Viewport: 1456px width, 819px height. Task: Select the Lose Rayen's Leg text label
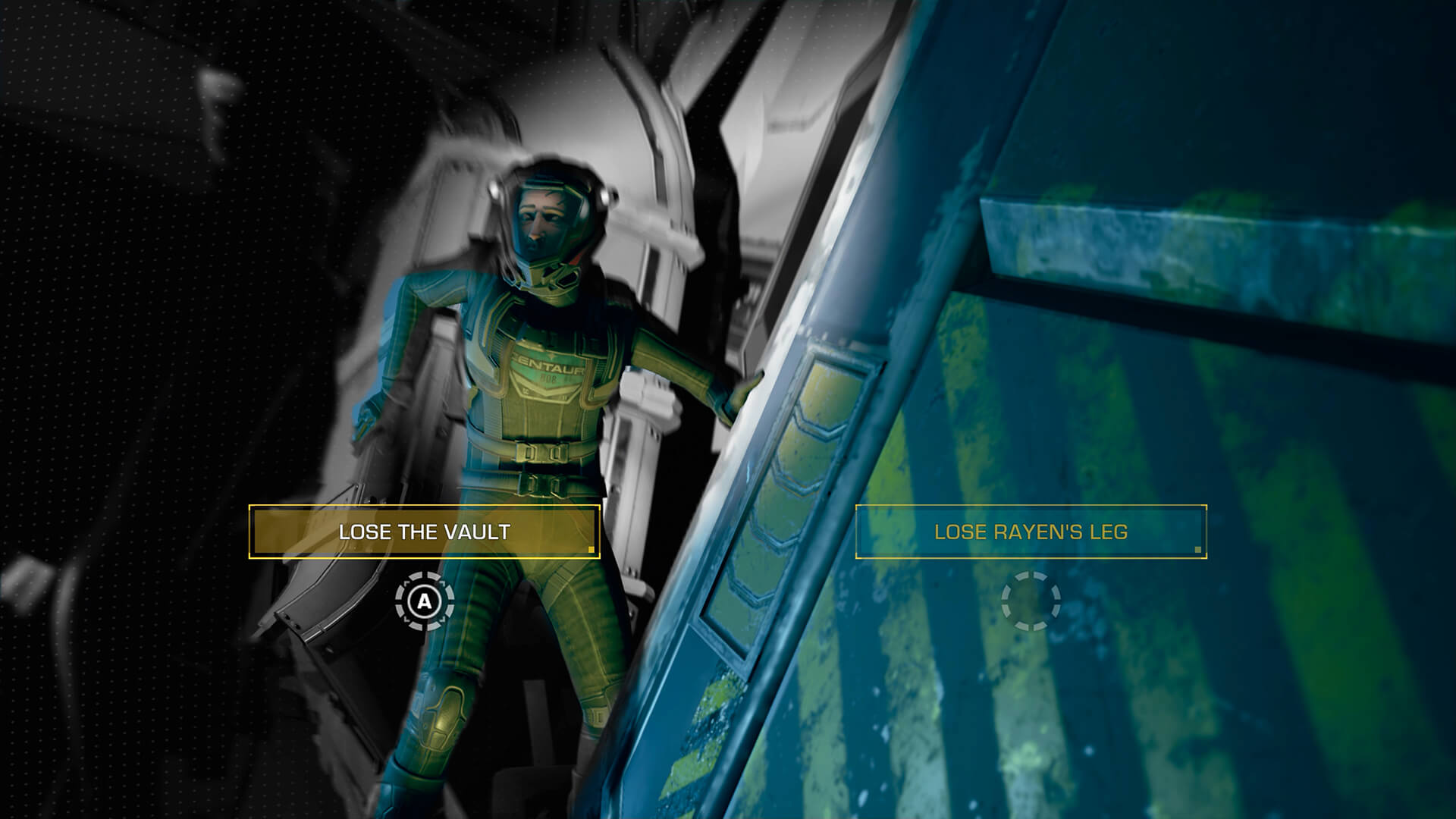coord(1033,533)
